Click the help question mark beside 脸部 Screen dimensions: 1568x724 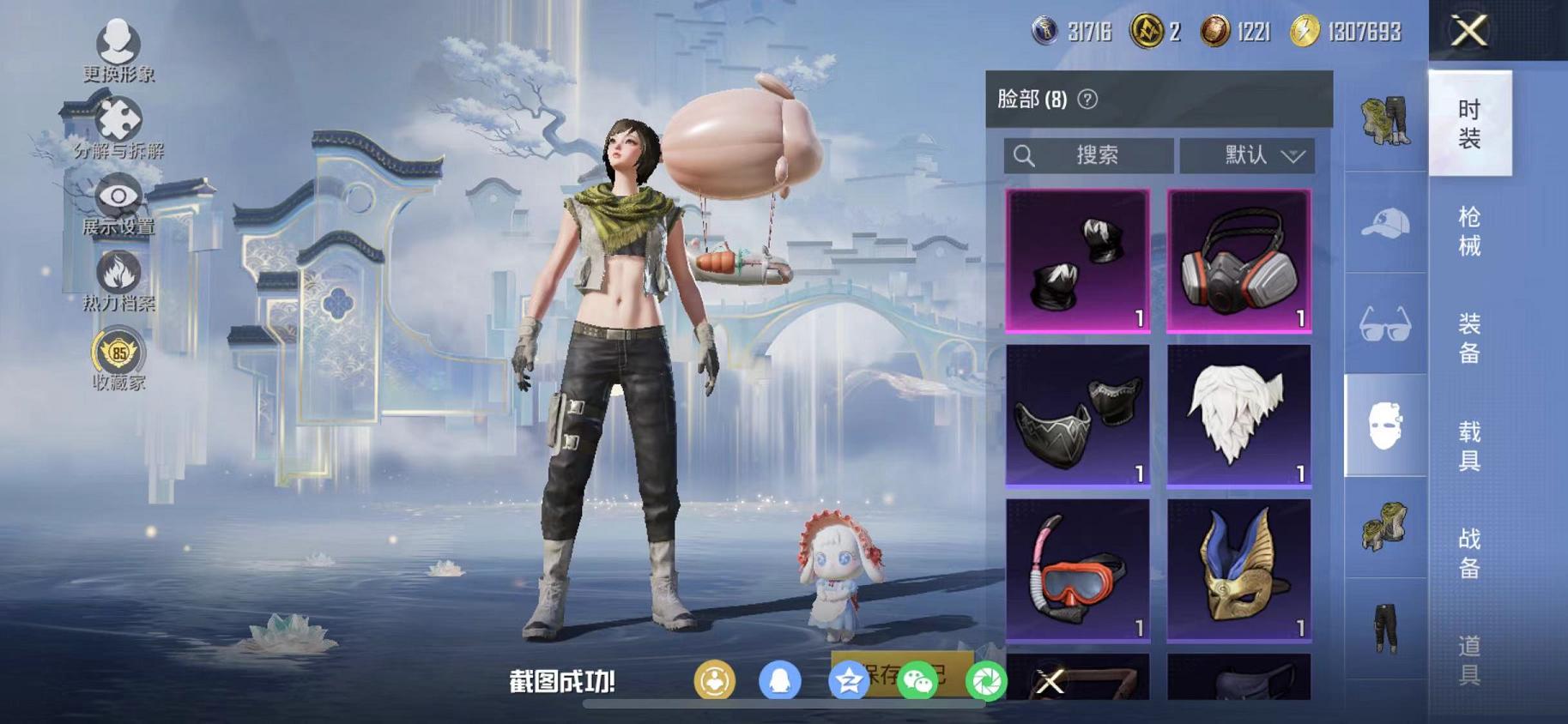coord(1087,100)
